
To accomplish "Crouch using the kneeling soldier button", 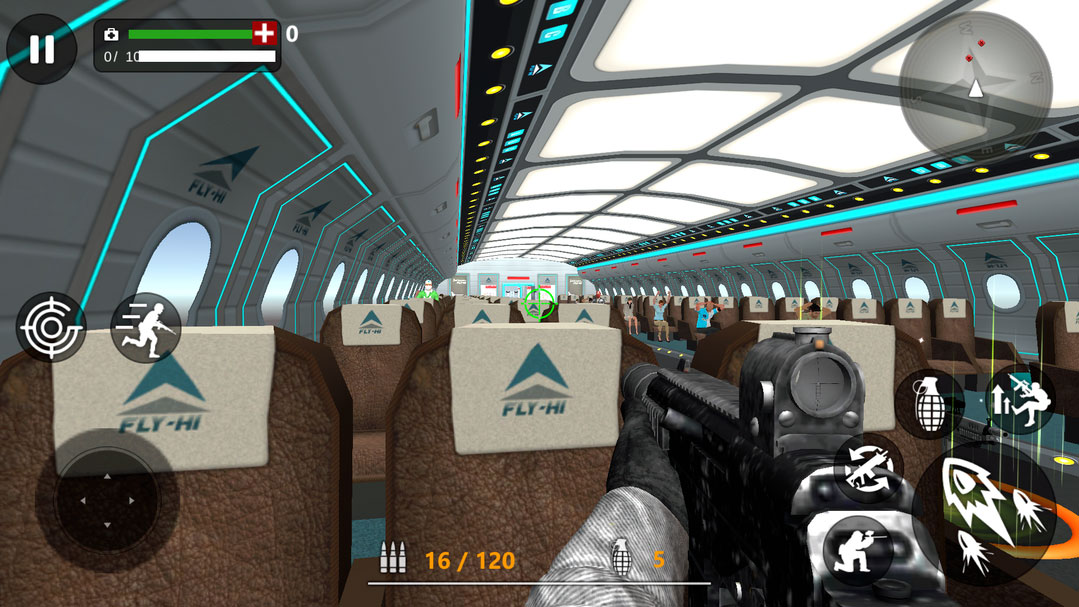I will [x=858, y=550].
